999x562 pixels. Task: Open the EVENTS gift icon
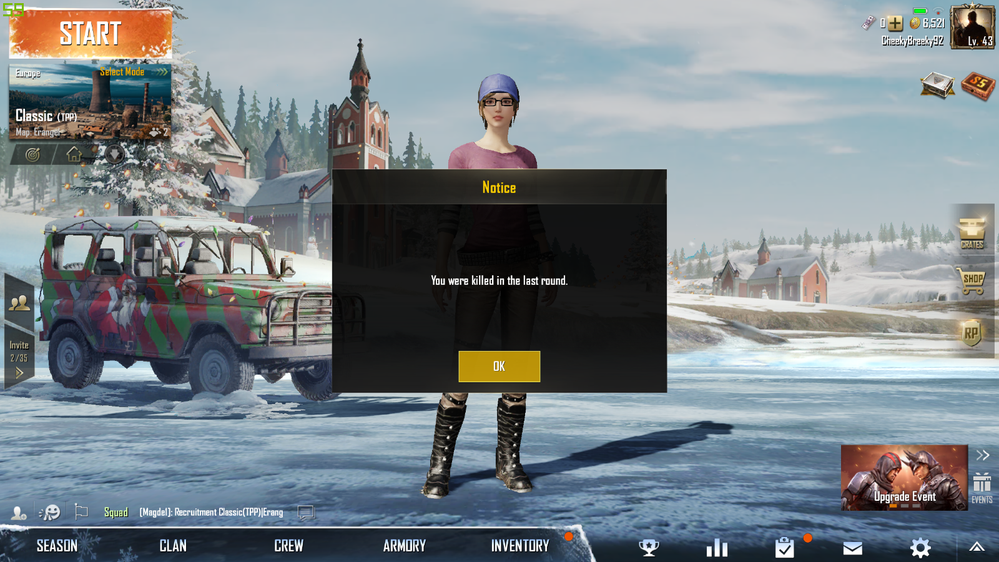(982, 486)
